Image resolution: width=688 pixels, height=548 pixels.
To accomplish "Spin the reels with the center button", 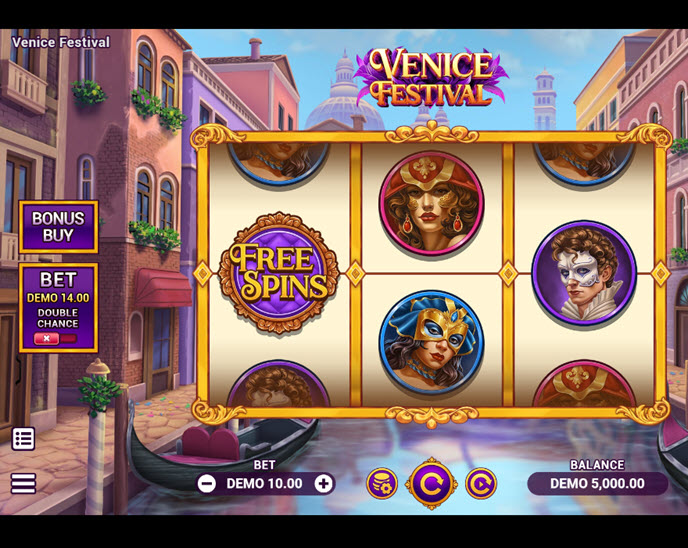I will click(431, 484).
